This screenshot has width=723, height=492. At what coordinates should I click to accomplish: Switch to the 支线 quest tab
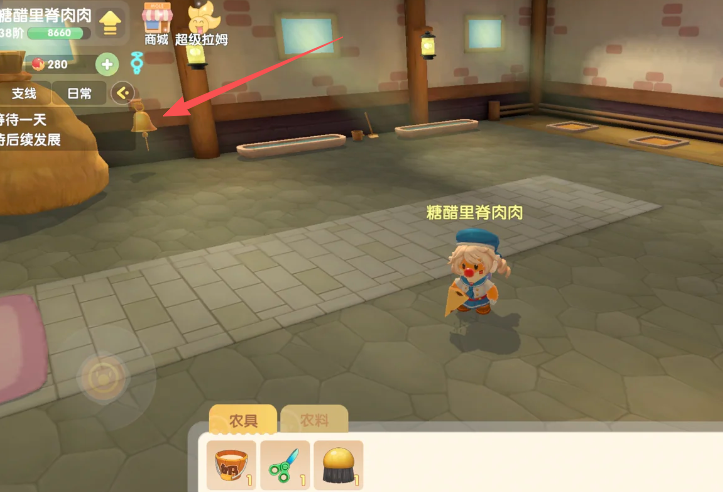pyautogui.click(x=24, y=93)
